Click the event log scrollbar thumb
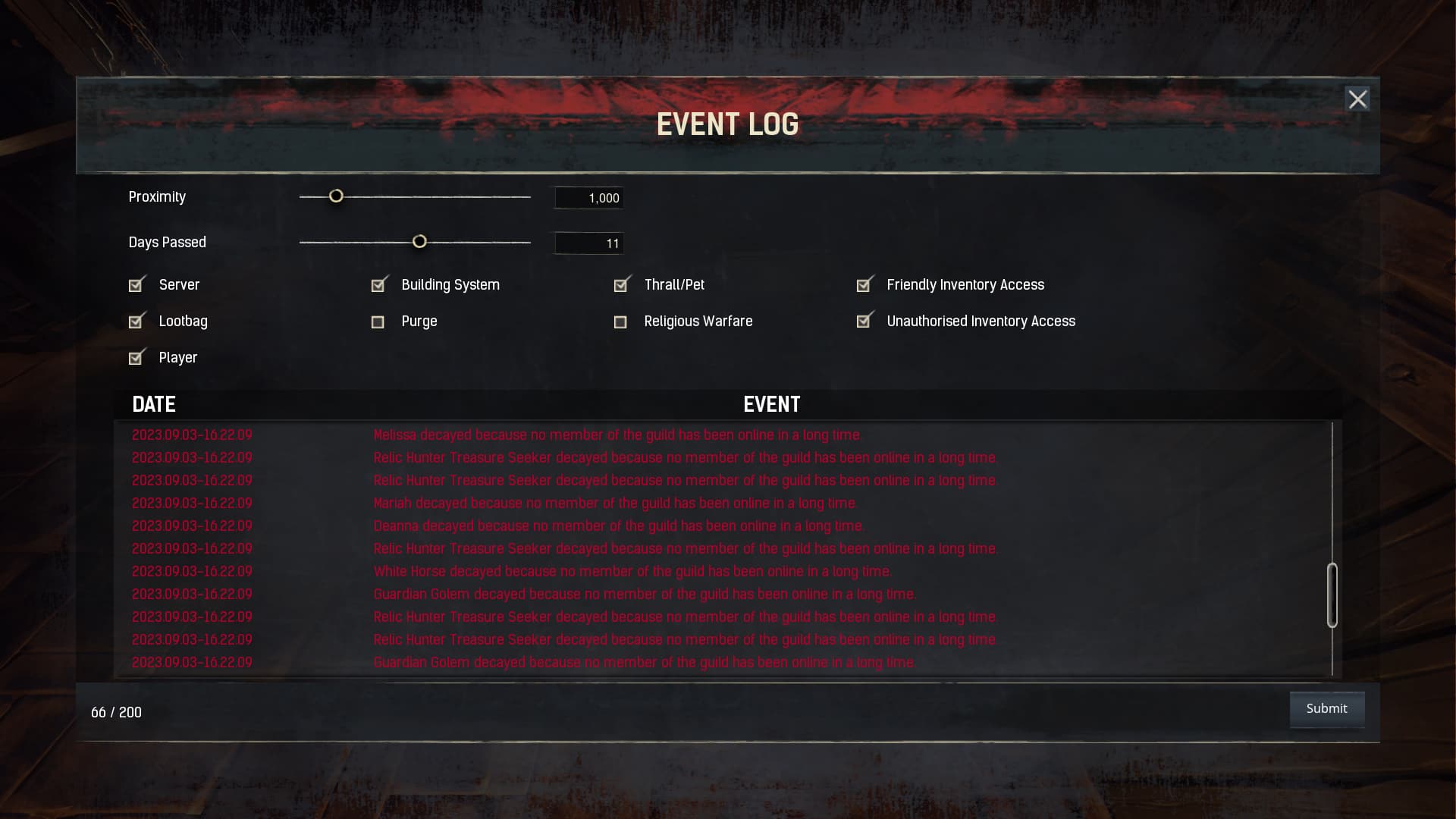 pyautogui.click(x=1332, y=595)
